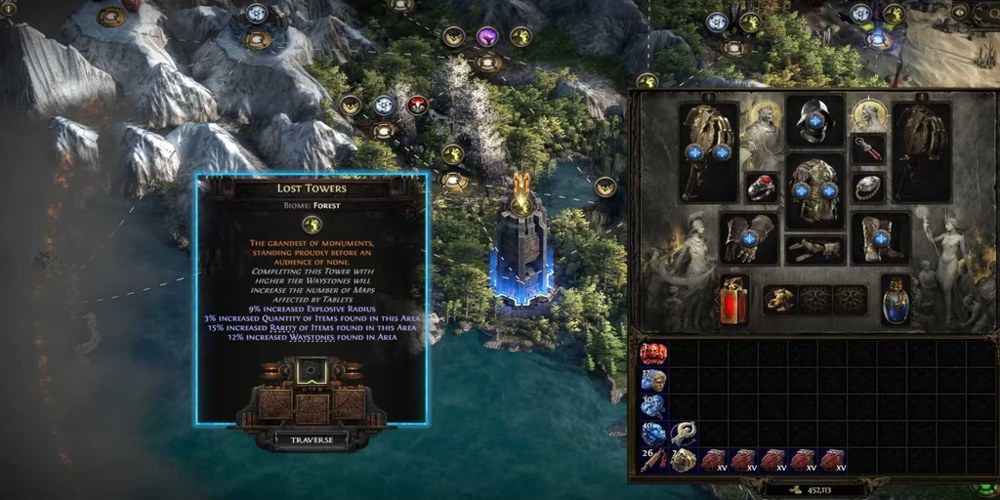This screenshot has height=500, width=1000.
Task: Select the equipped gloves slot
Action: (750, 237)
